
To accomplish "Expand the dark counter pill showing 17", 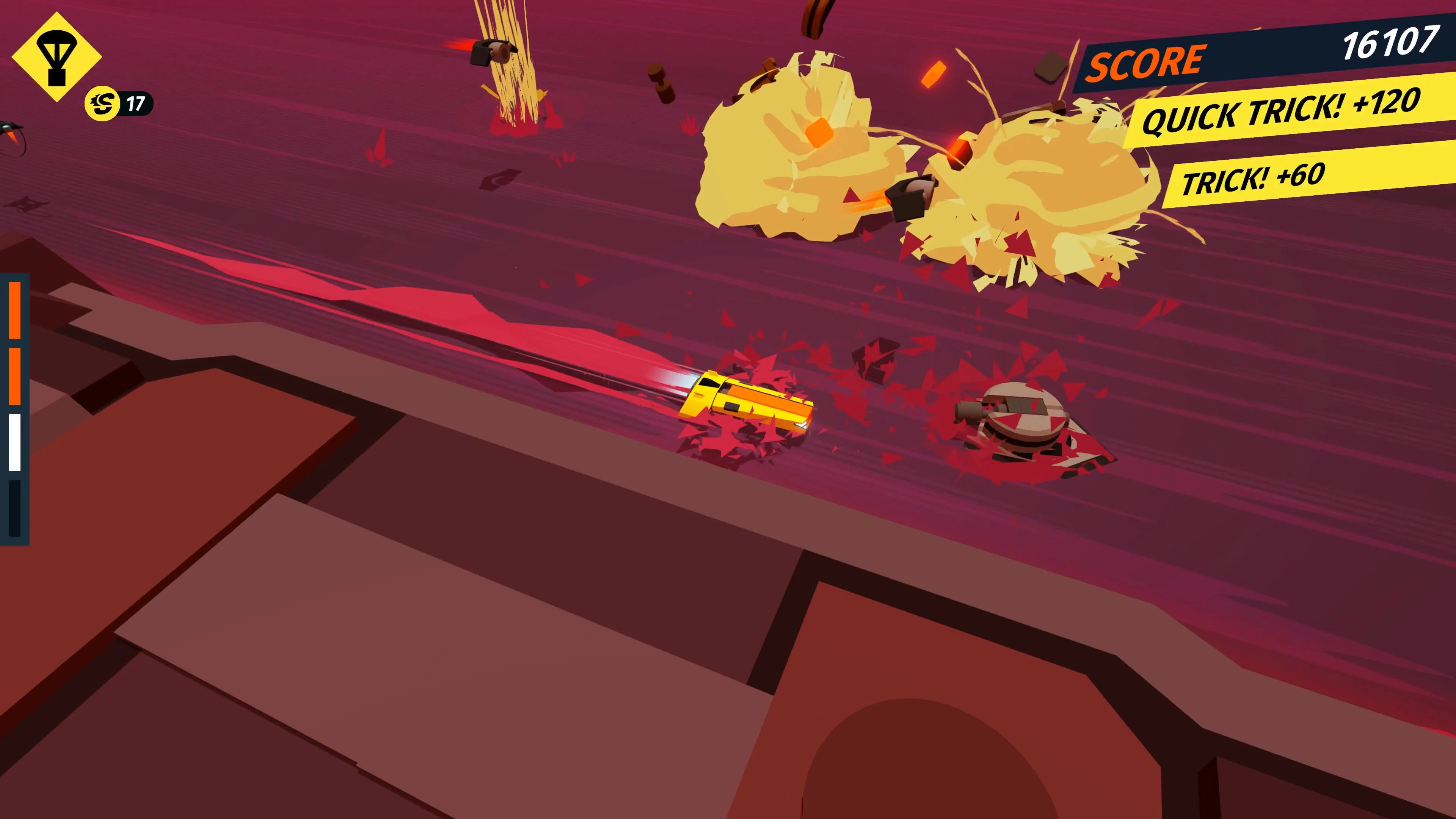I will click(x=135, y=104).
